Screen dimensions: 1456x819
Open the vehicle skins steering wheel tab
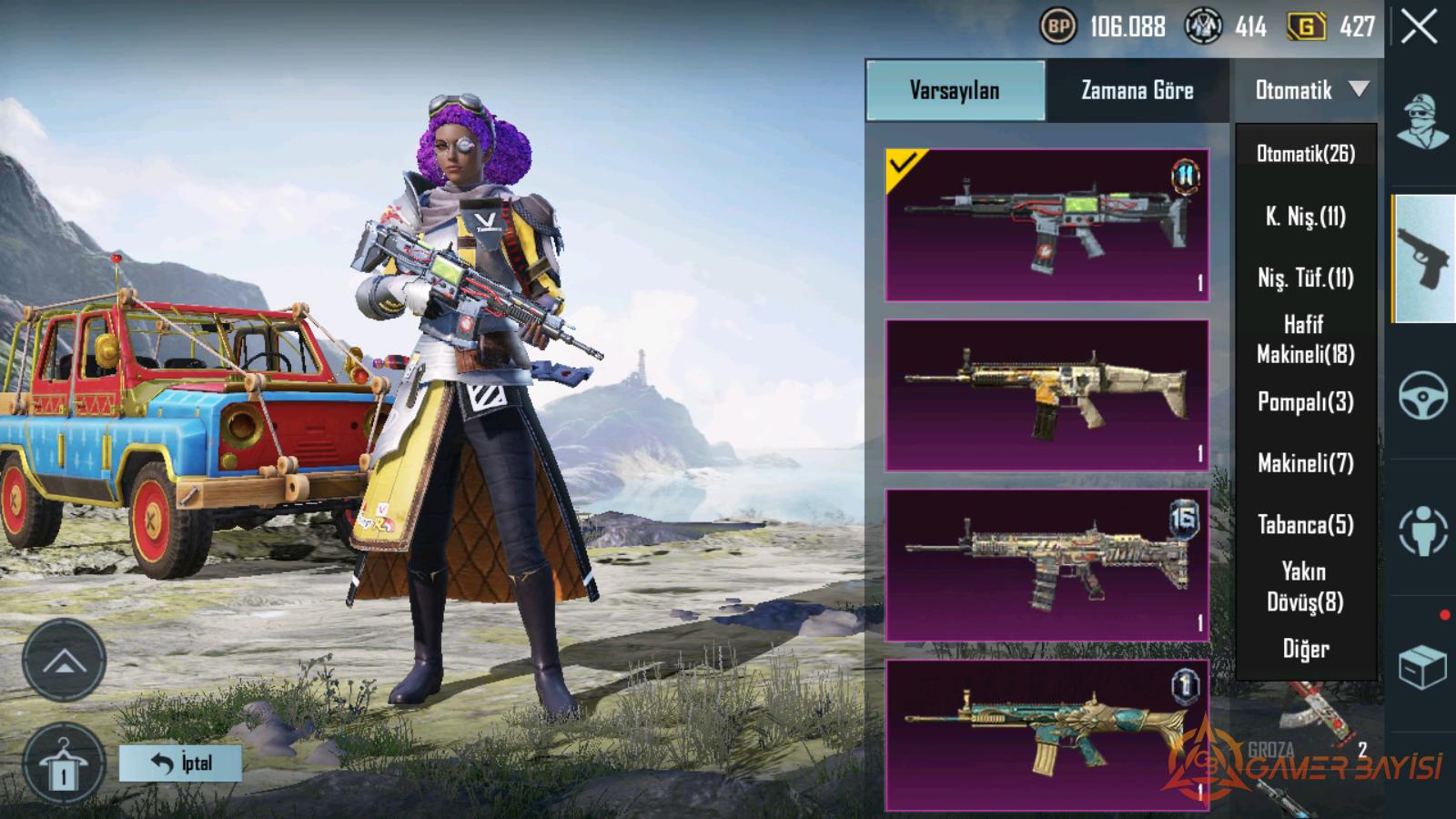click(1423, 394)
